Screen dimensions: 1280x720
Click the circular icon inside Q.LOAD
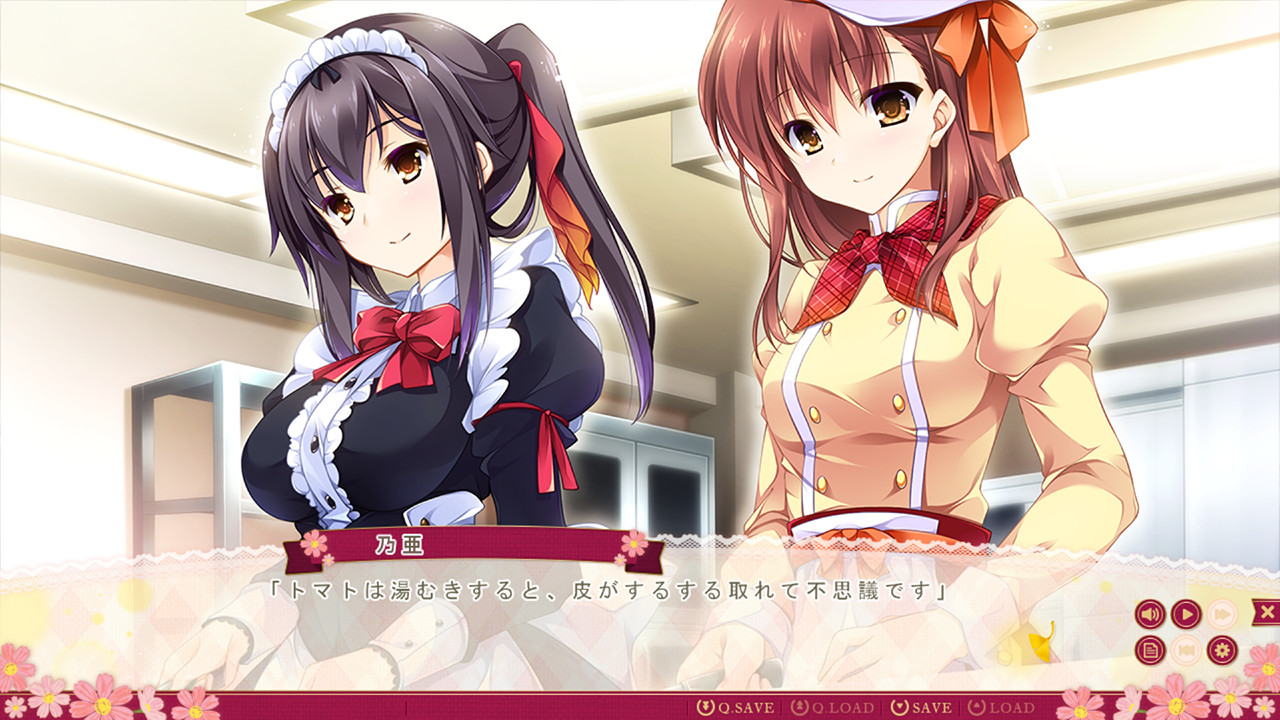coord(798,705)
